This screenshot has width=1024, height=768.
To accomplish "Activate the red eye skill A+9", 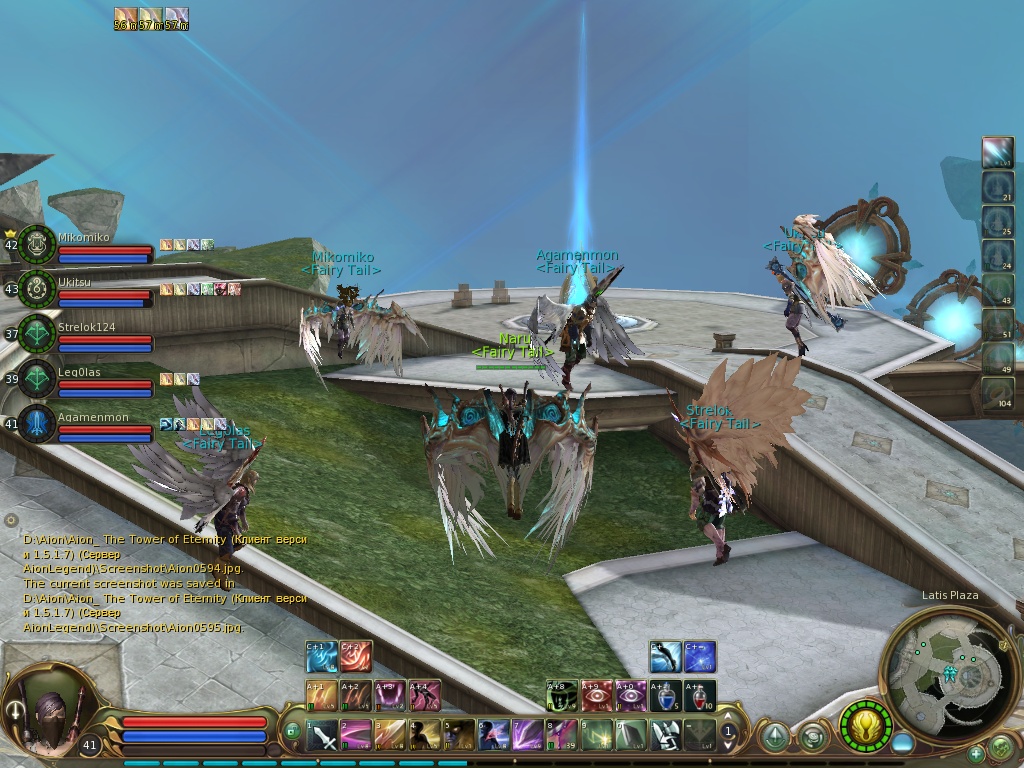I will pos(597,695).
